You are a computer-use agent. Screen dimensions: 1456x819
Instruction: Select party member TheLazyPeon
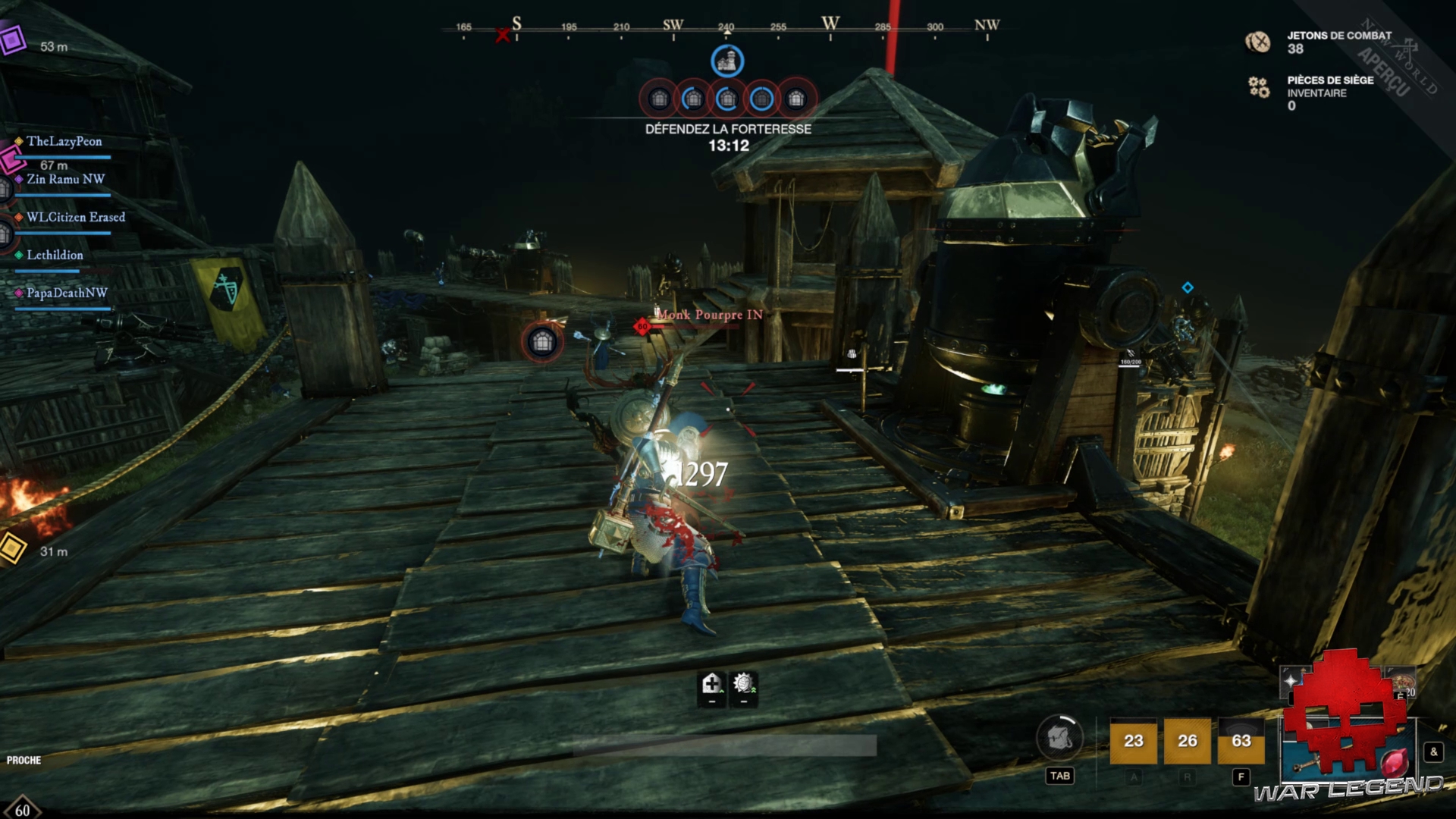pyautogui.click(x=64, y=142)
